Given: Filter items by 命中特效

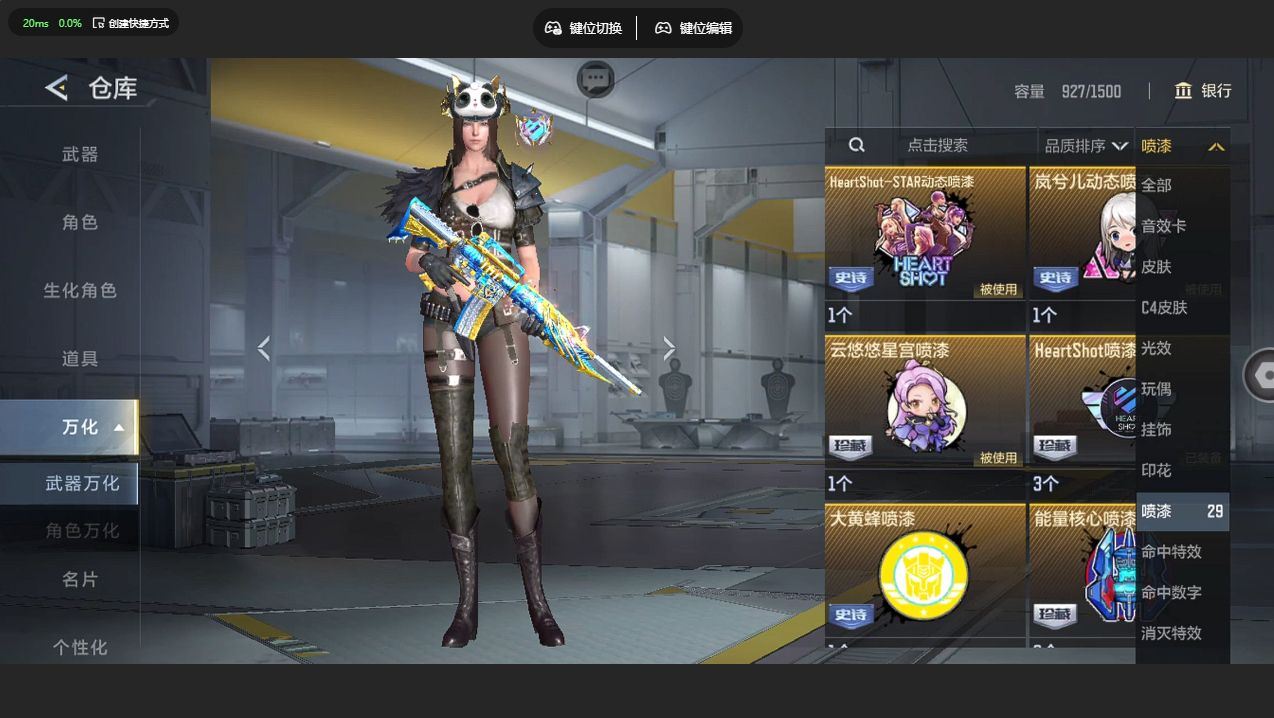Looking at the screenshot, I should pyautogui.click(x=1171, y=552).
